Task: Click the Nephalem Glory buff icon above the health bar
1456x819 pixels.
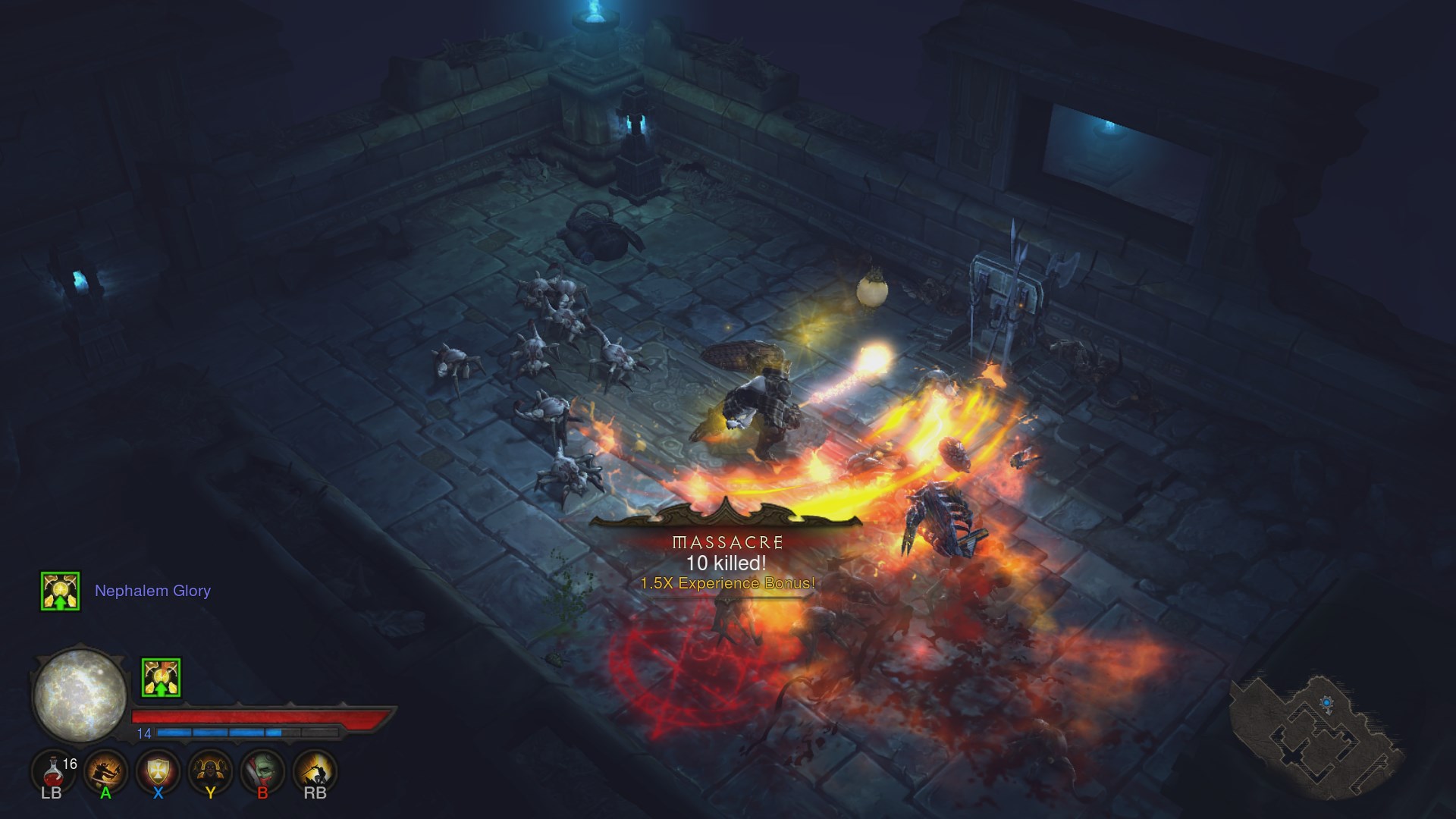Action: point(161,677)
